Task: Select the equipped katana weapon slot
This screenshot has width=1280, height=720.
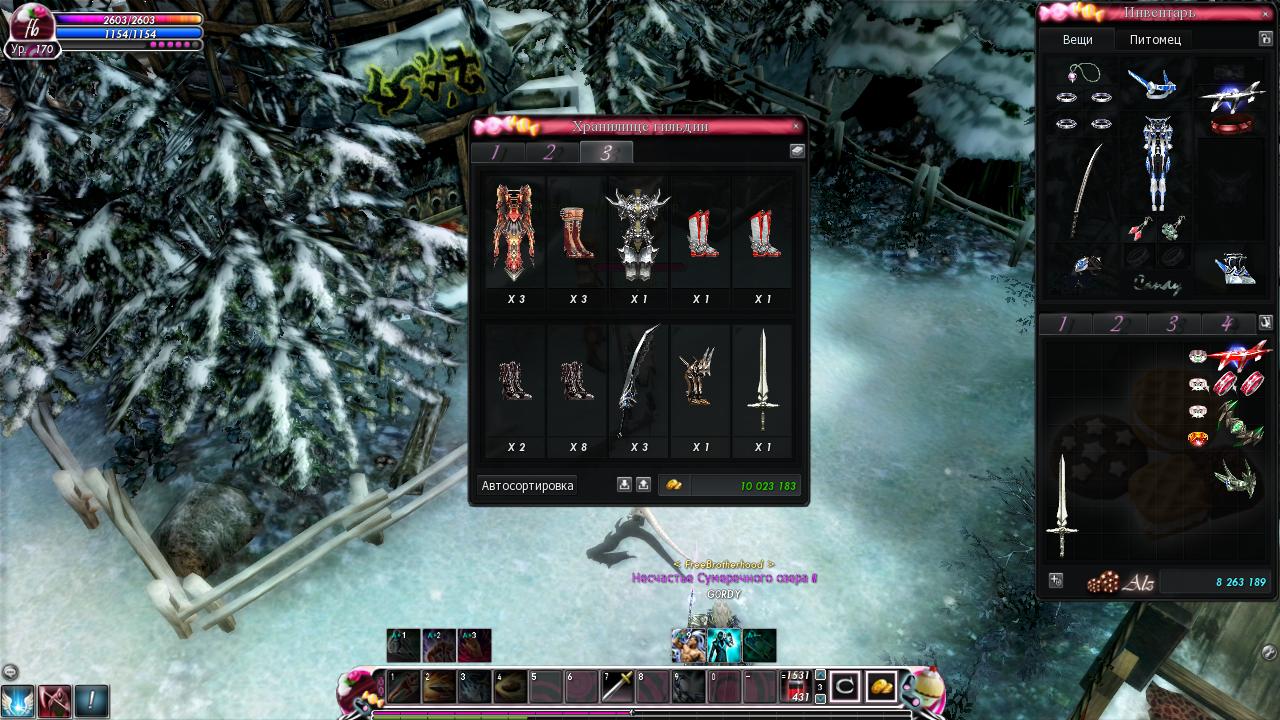Action: pyautogui.click(x=1086, y=190)
